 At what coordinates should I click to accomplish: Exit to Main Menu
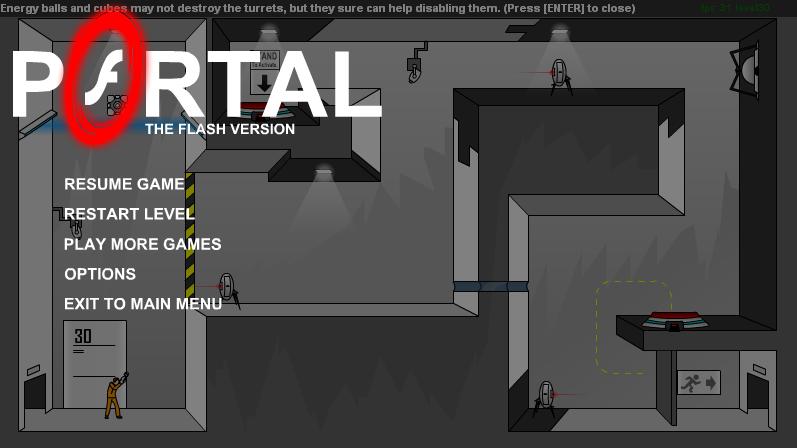(143, 304)
